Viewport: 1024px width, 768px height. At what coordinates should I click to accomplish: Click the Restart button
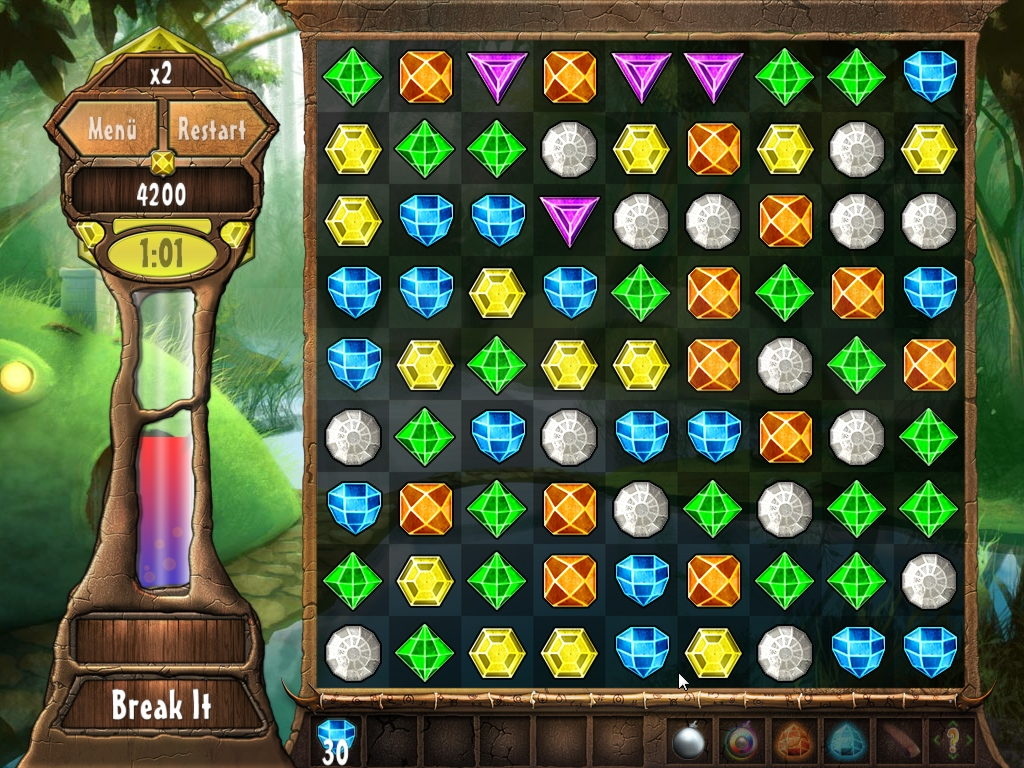(211, 130)
